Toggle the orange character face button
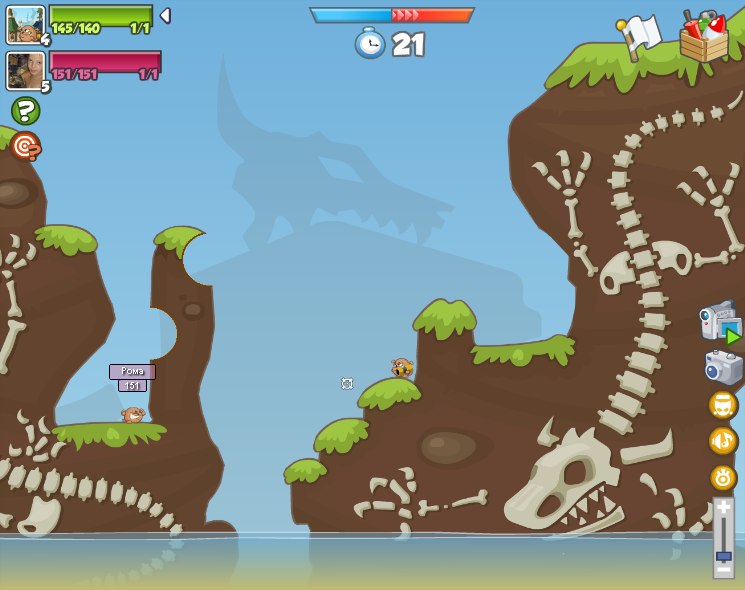This screenshot has height=590, width=745. coord(723,405)
